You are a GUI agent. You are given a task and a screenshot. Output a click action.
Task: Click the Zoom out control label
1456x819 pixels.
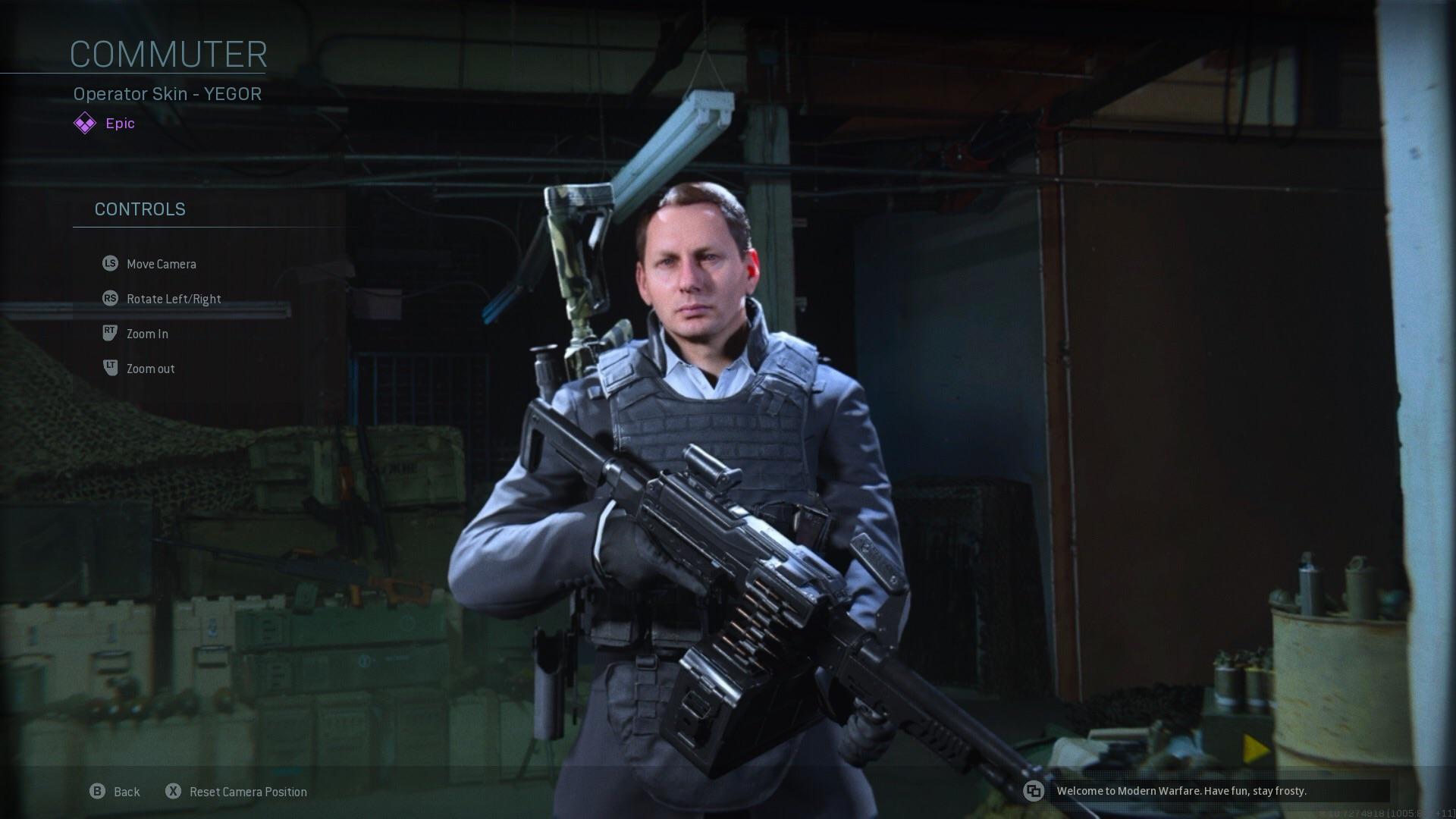pyautogui.click(x=149, y=368)
